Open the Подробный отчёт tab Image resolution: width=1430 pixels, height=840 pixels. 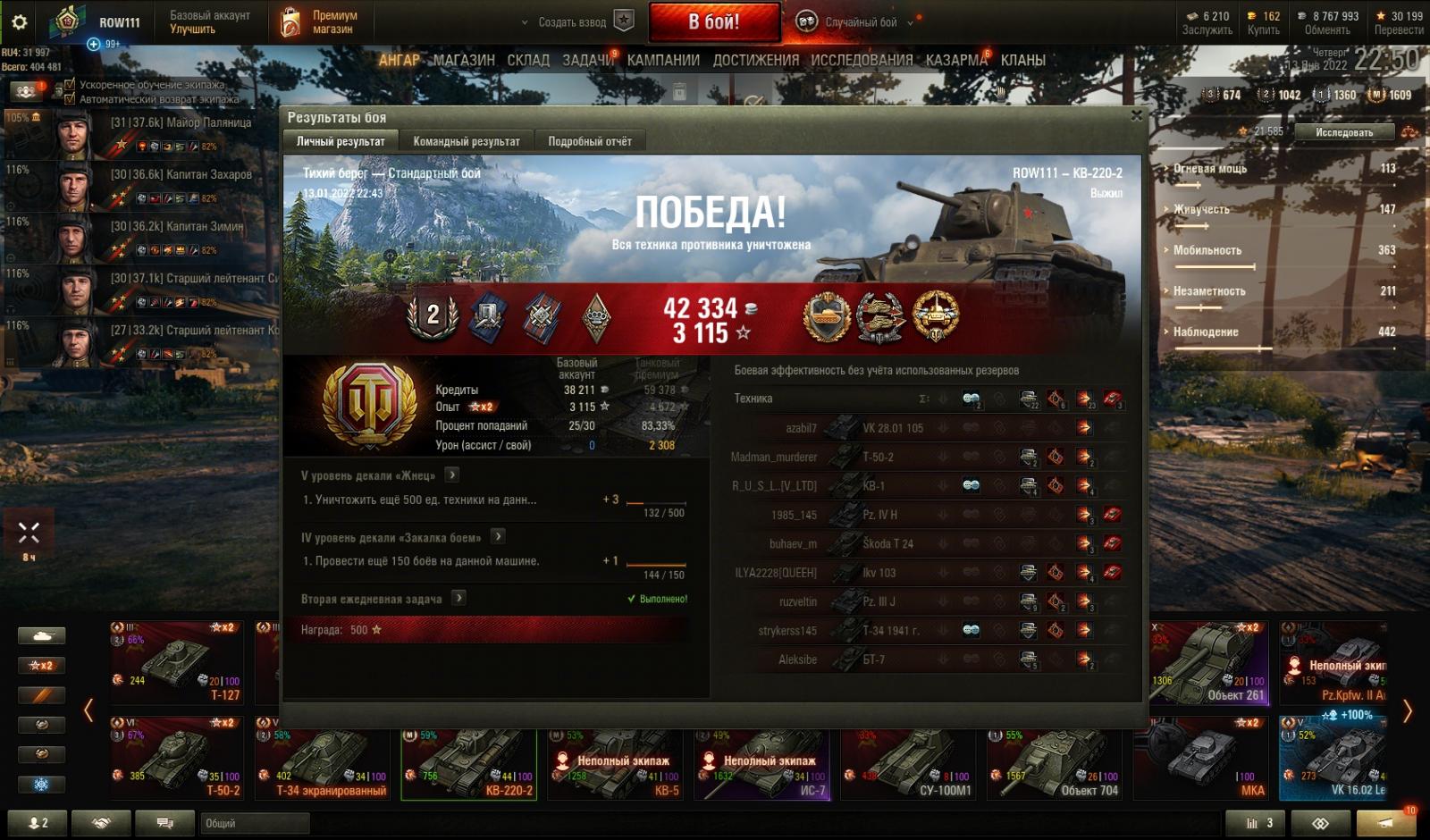(589, 141)
